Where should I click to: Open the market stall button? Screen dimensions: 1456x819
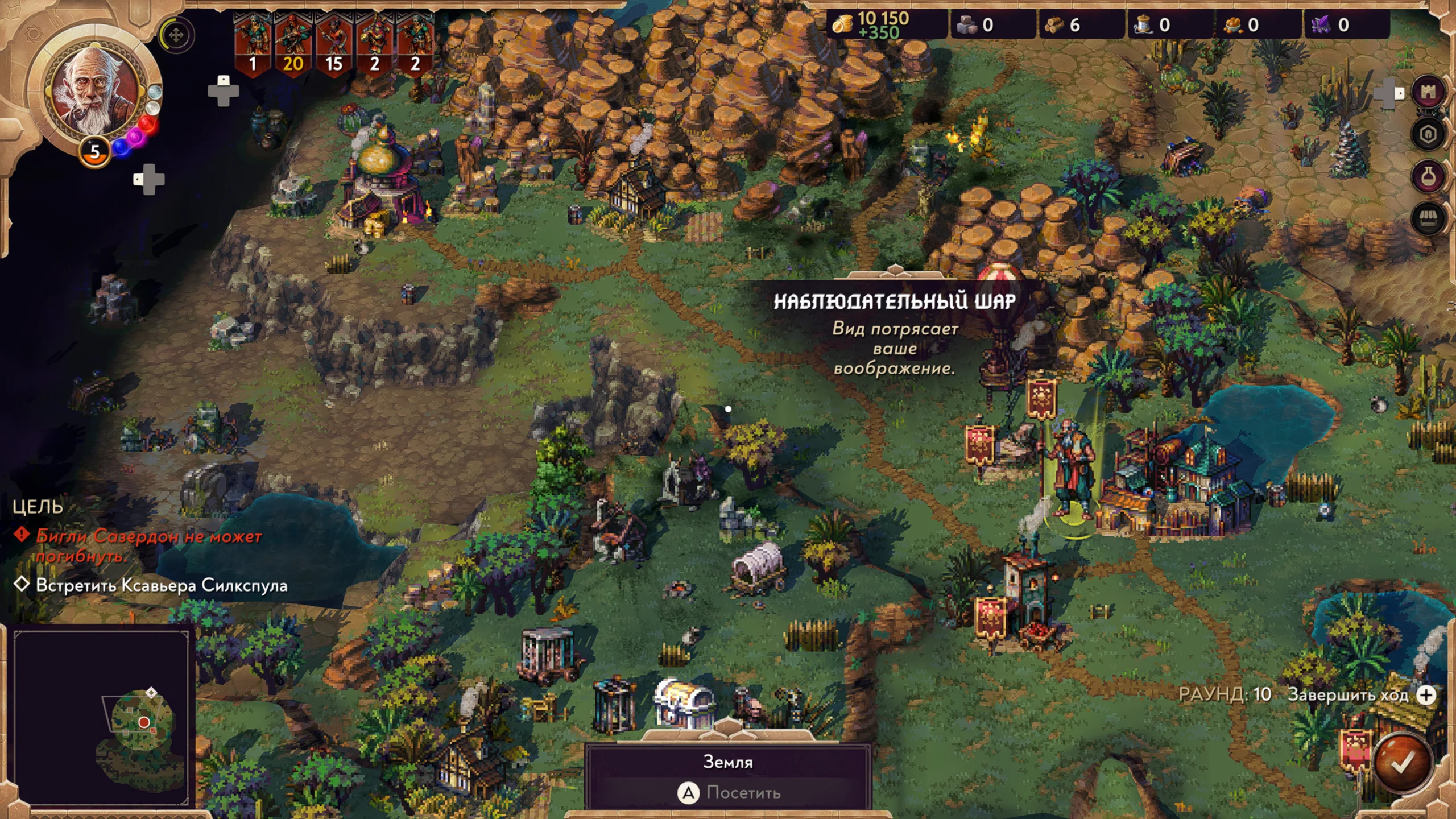pos(1428,219)
